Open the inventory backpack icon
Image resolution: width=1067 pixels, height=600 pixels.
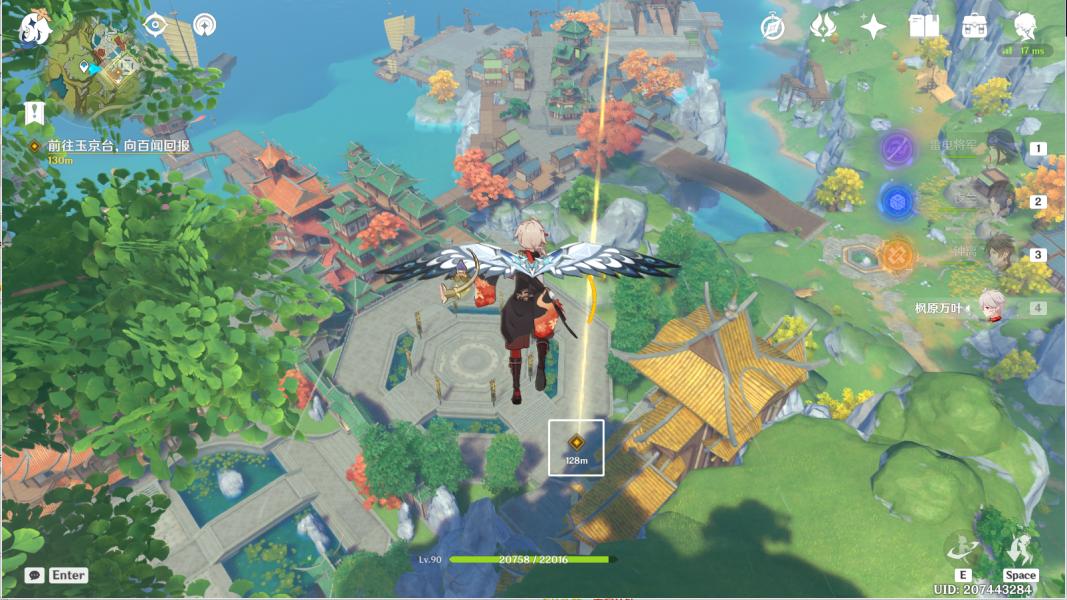pyautogui.click(x=975, y=27)
